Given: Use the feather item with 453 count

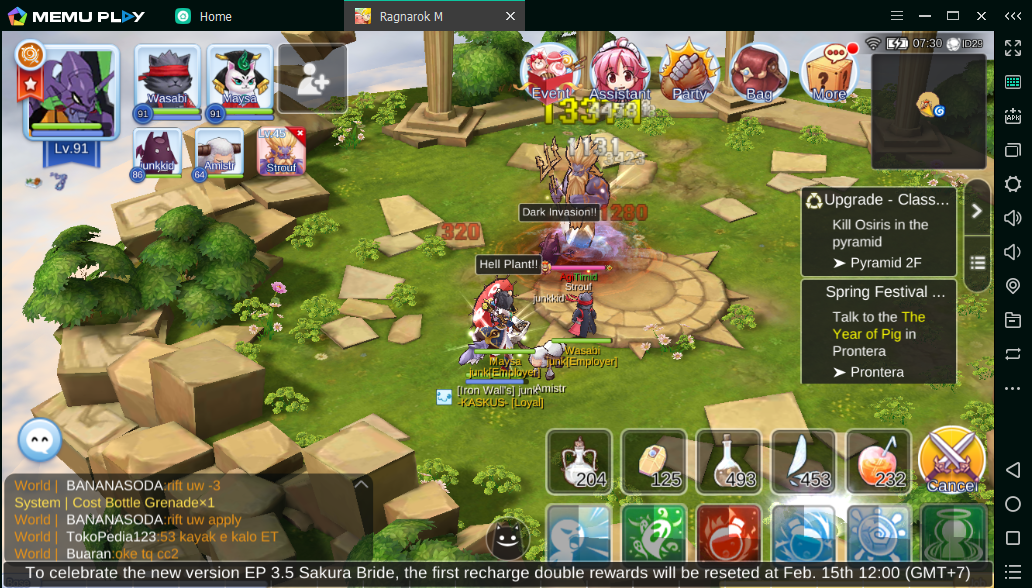Looking at the screenshot, I should (803, 462).
